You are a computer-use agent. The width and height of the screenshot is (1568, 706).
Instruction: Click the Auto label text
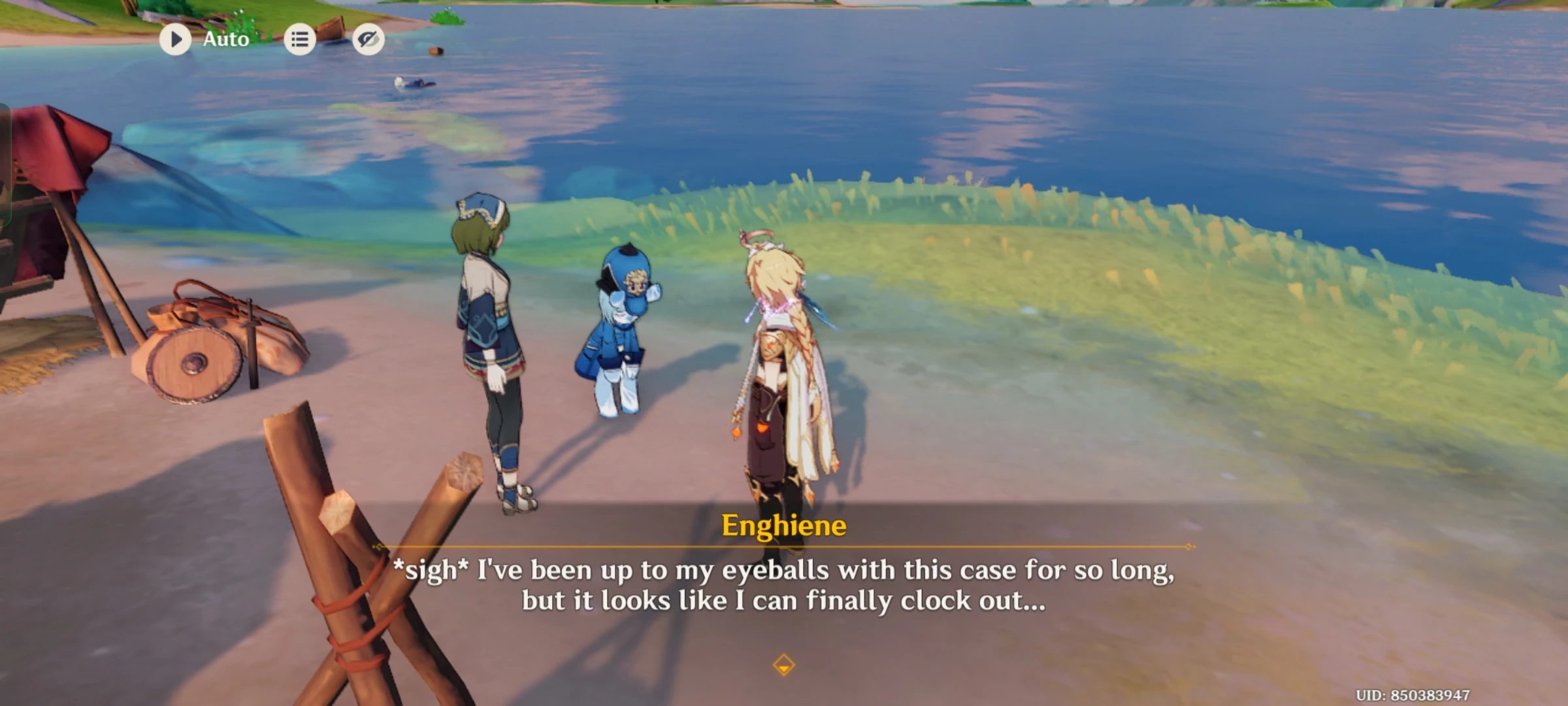[225, 39]
